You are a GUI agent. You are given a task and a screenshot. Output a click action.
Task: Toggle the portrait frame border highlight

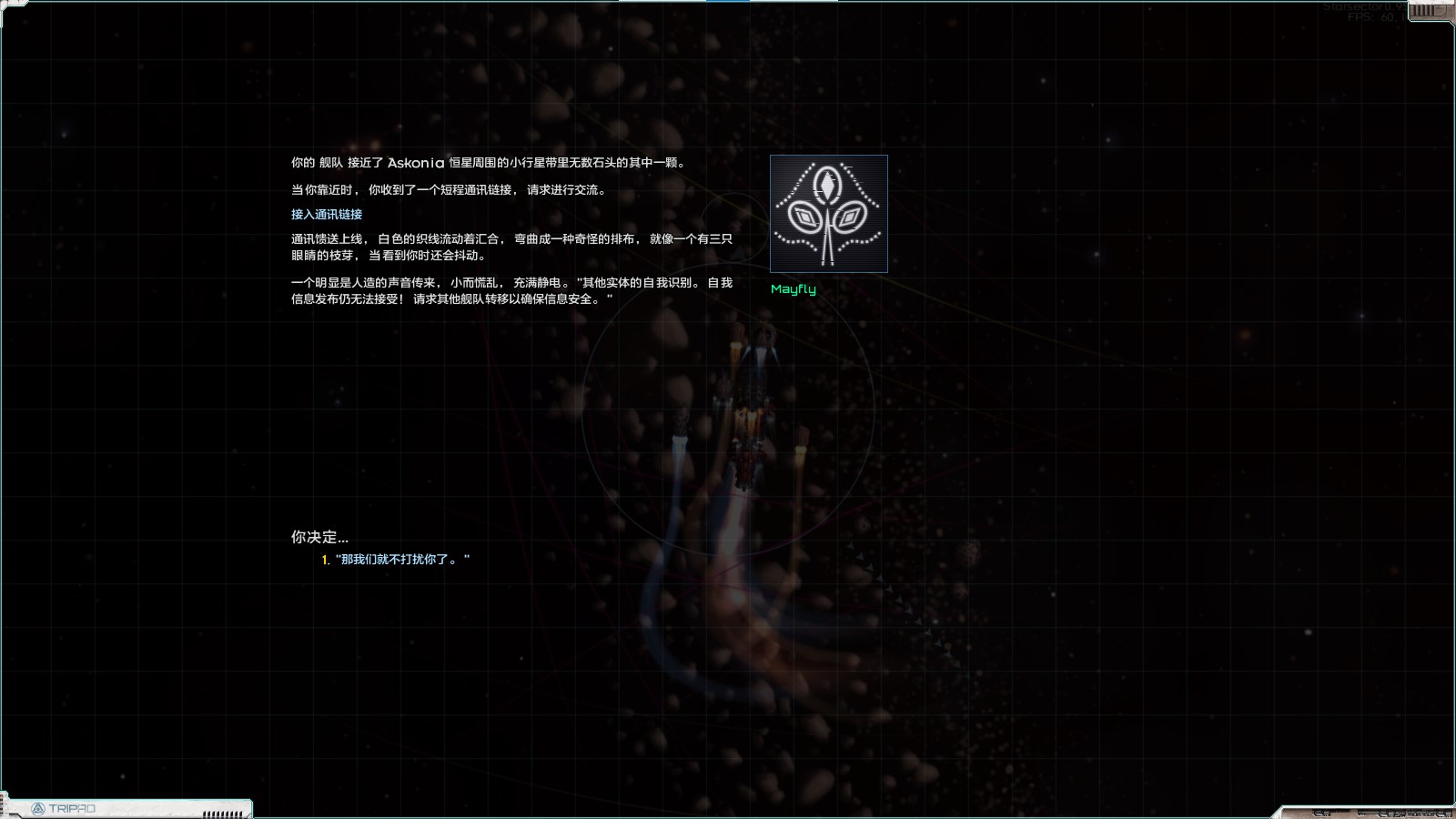828,157
